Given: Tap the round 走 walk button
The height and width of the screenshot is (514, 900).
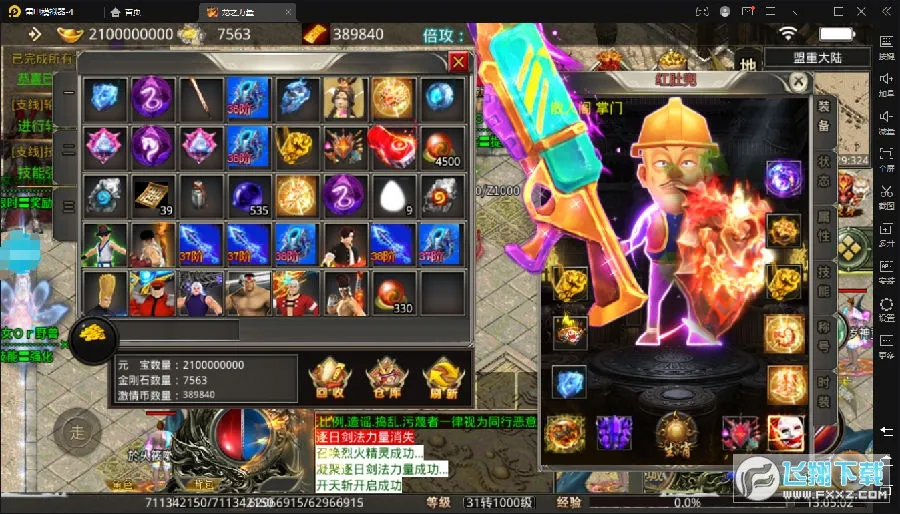Looking at the screenshot, I should (x=78, y=432).
